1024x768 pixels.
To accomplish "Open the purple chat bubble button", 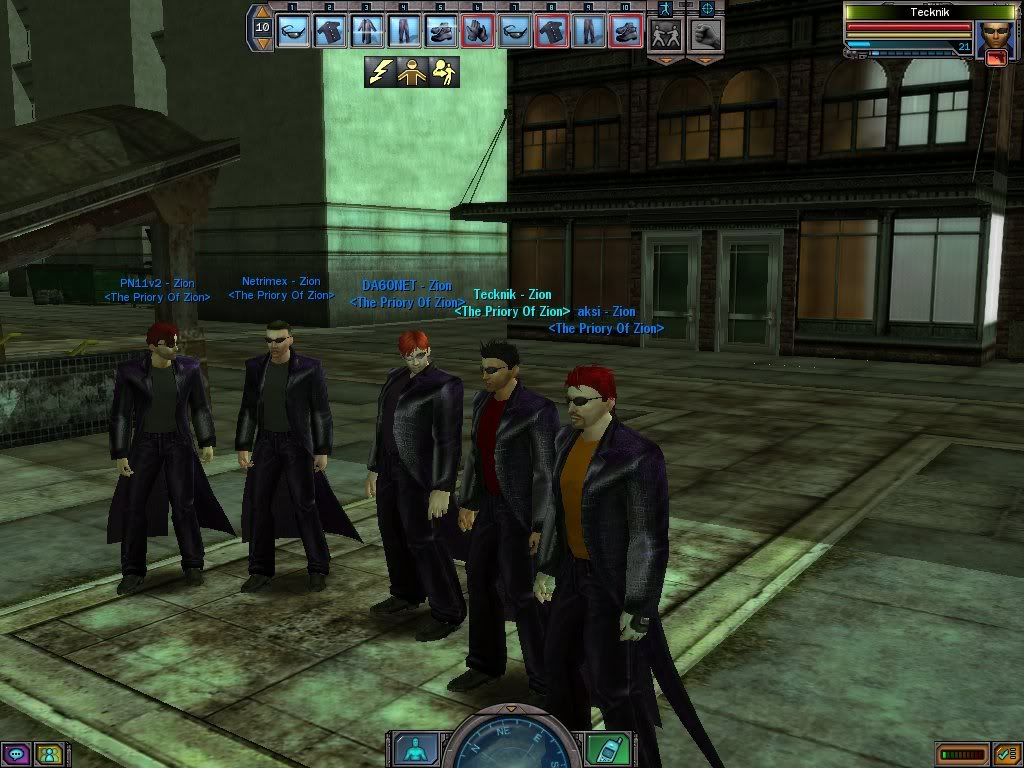I will pos(16,754).
